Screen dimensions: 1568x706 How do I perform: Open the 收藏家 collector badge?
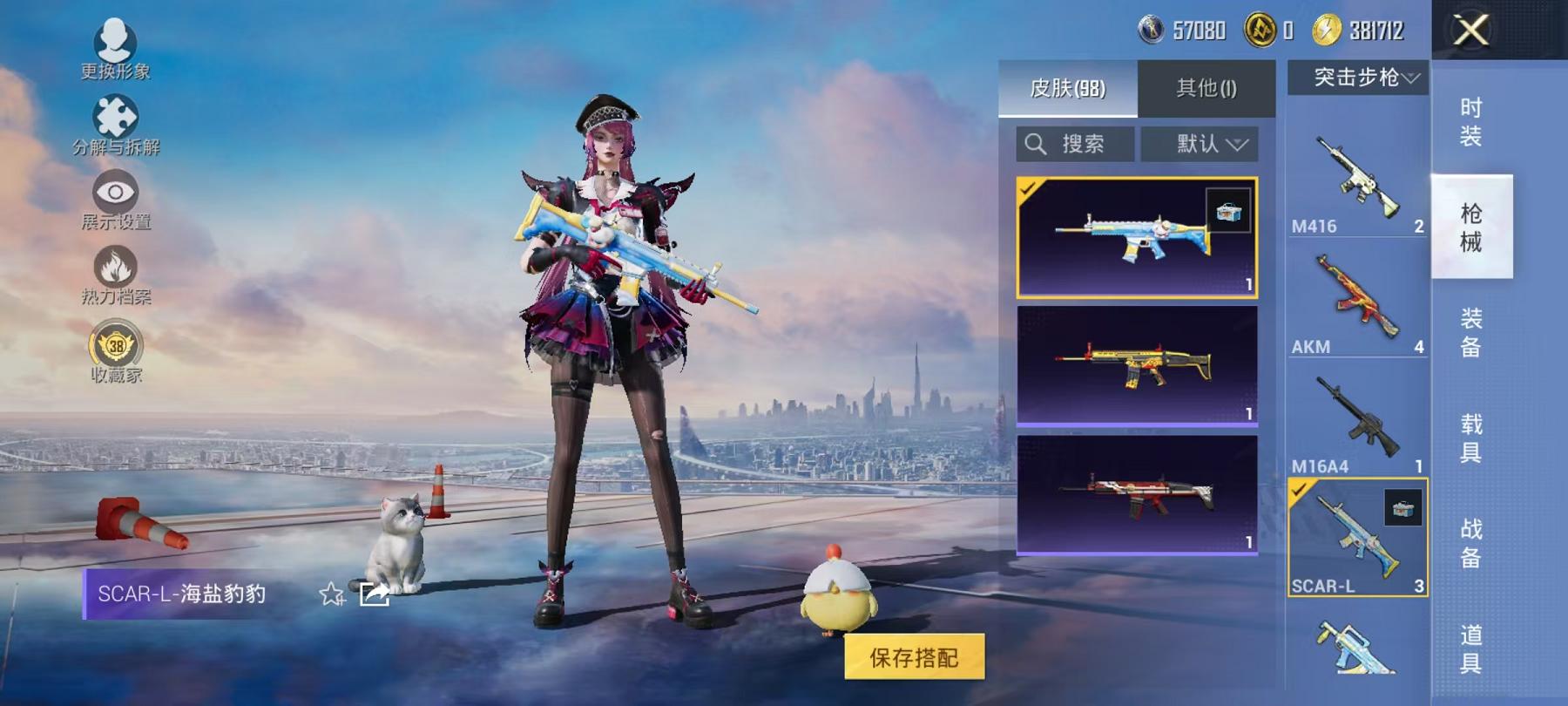click(118, 349)
